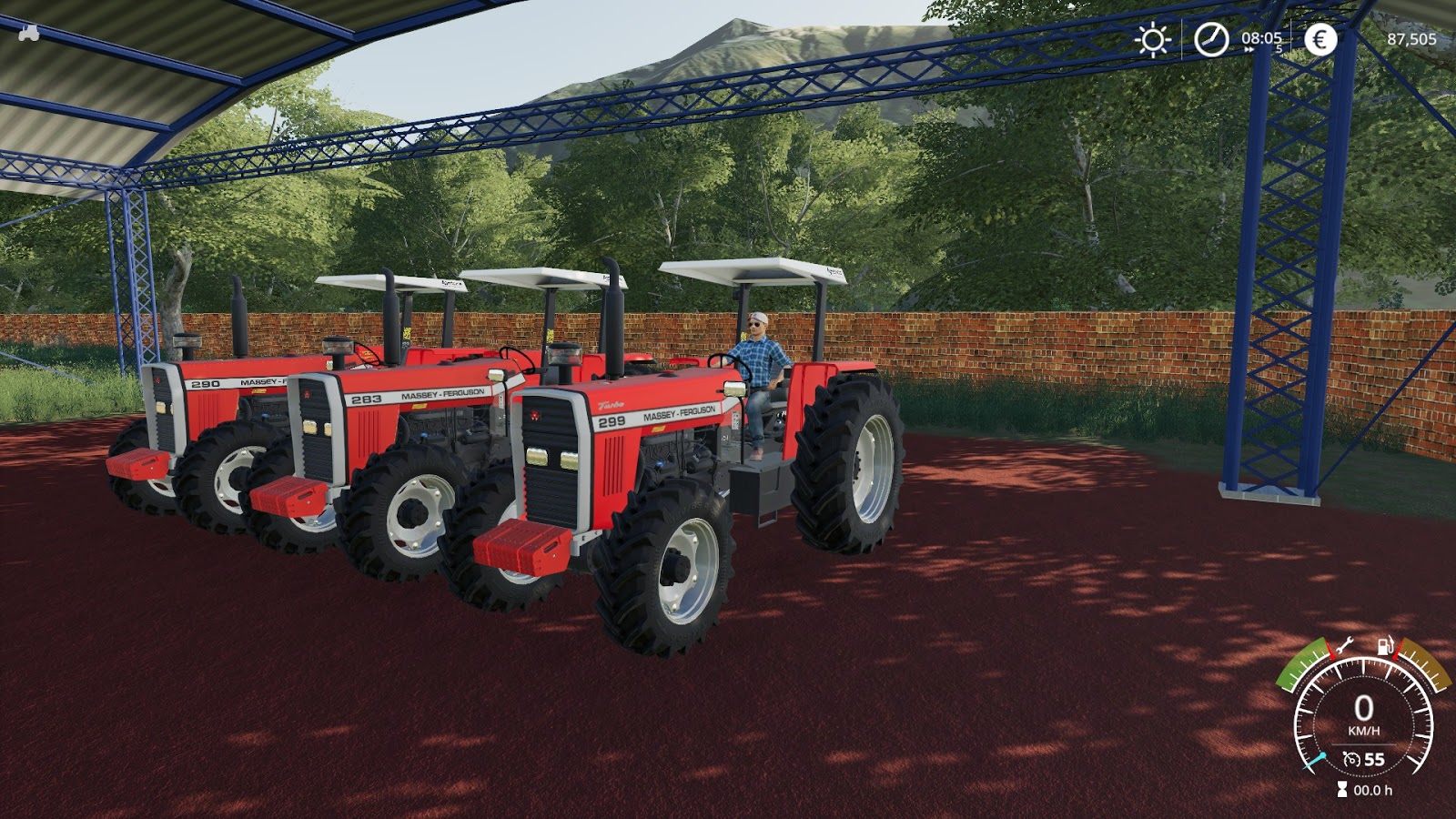Click the tractor vehicle icon top-left
This screenshot has height=819, width=1456.
[x=27, y=35]
